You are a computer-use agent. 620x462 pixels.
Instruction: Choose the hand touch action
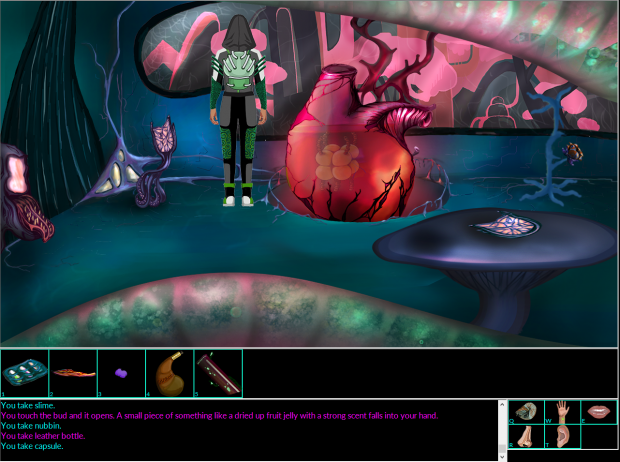click(x=563, y=411)
